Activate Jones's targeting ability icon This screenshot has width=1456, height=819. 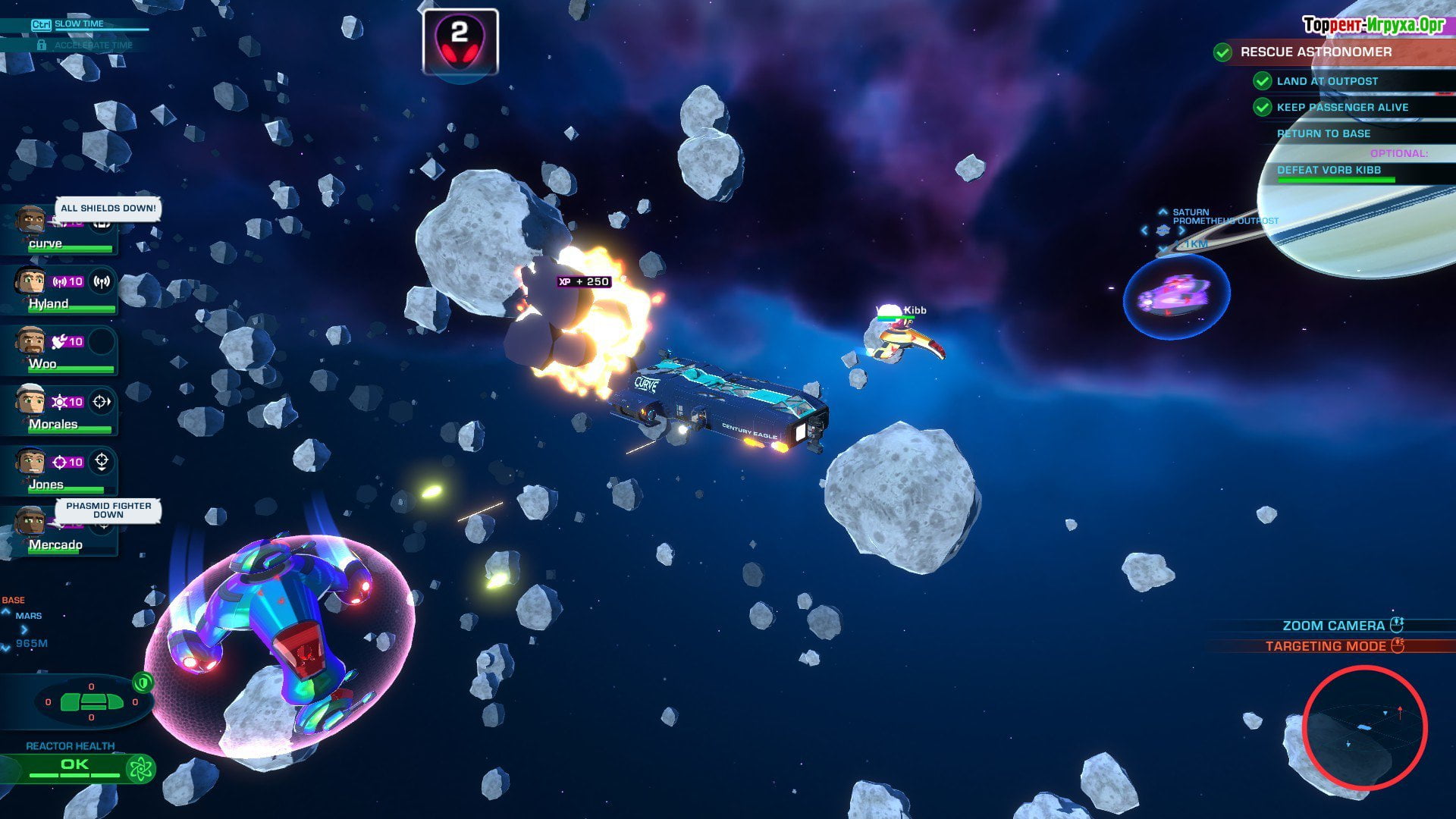(x=102, y=461)
